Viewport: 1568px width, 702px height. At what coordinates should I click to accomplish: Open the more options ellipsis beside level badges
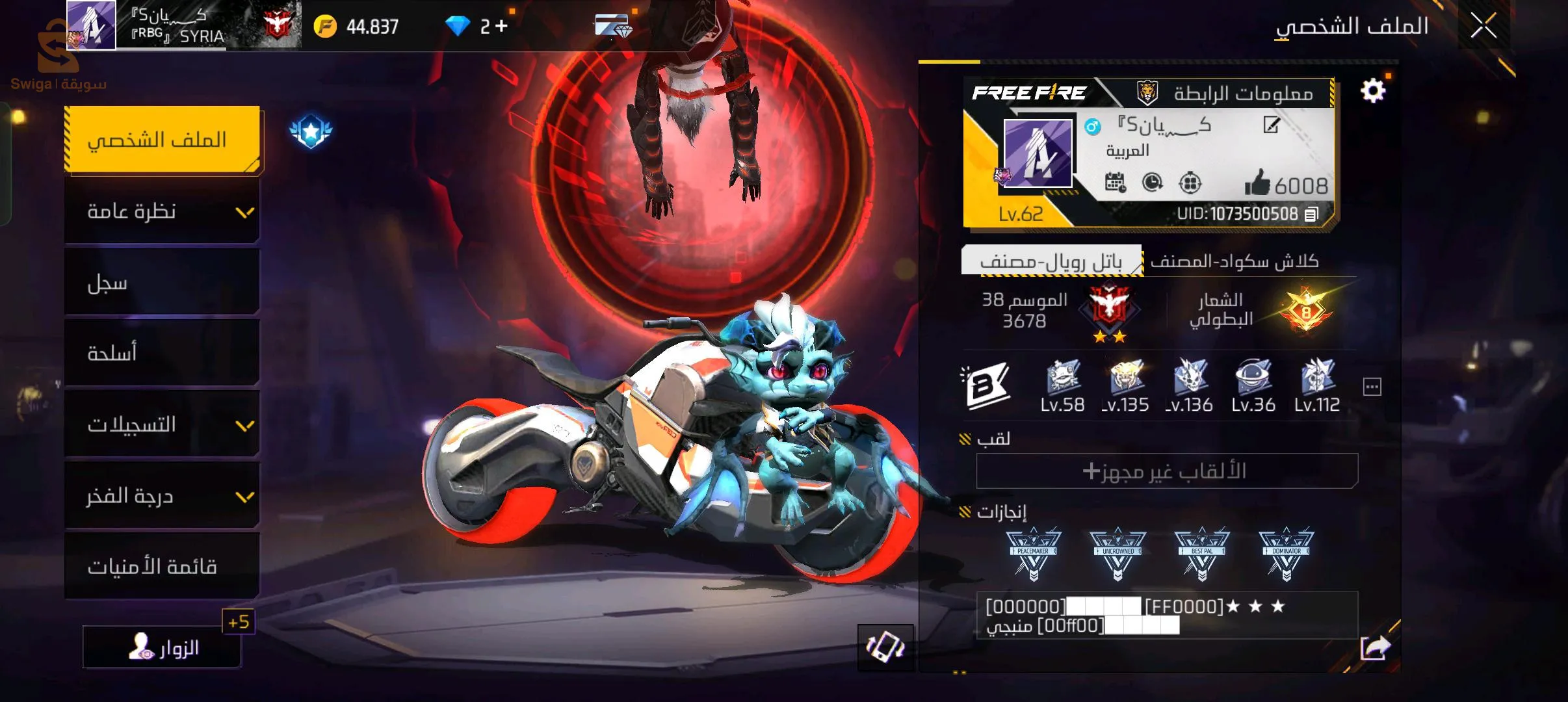(1372, 387)
